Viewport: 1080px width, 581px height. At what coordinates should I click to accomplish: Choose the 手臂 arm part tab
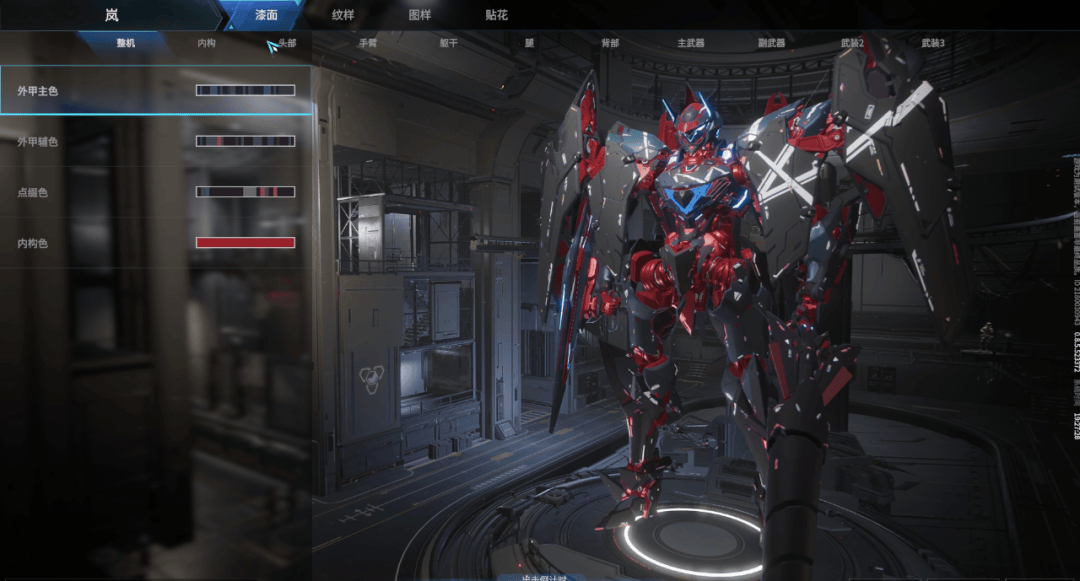[x=369, y=44]
